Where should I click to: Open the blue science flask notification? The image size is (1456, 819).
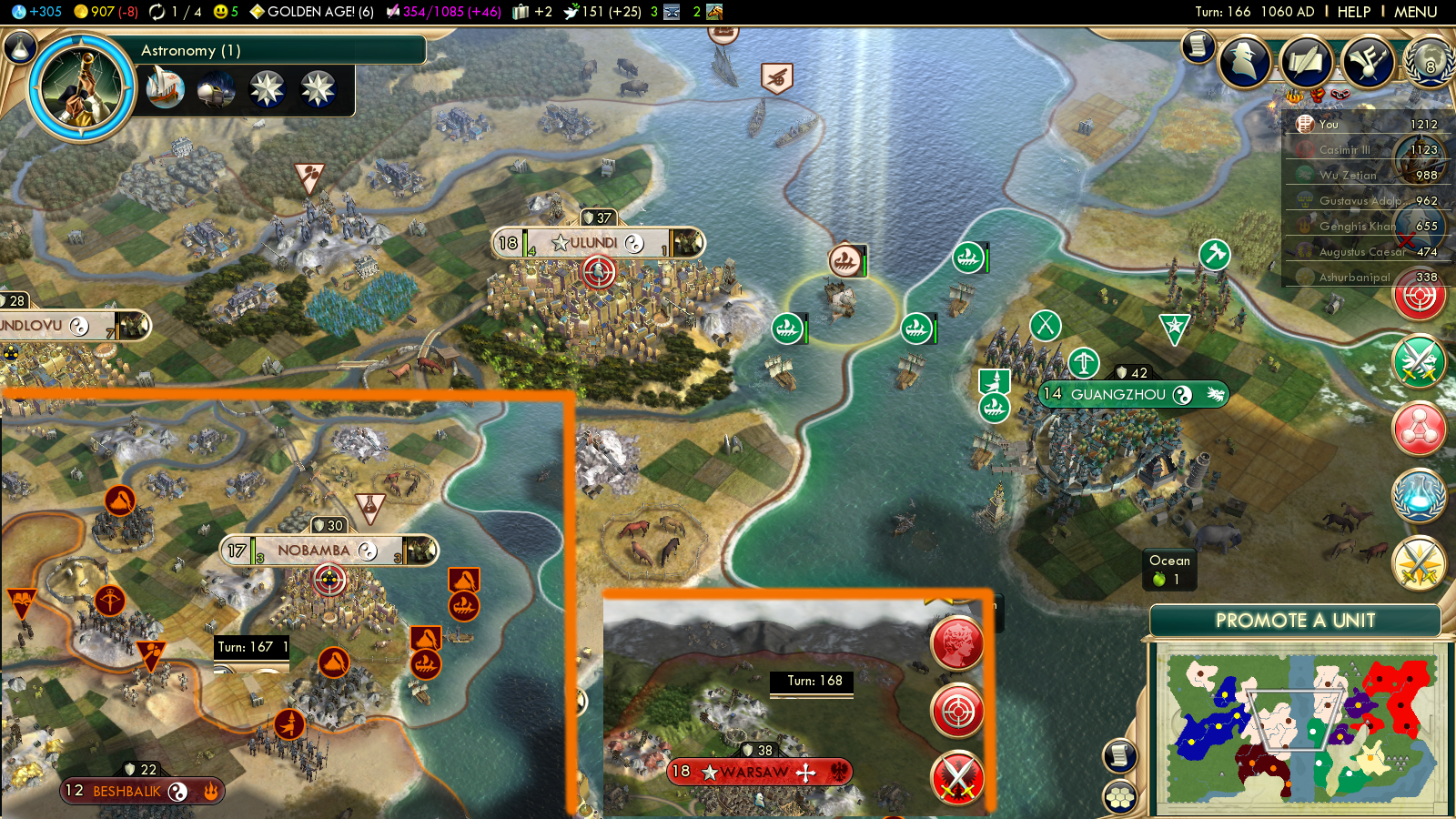pyautogui.click(x=1419, y=496)
